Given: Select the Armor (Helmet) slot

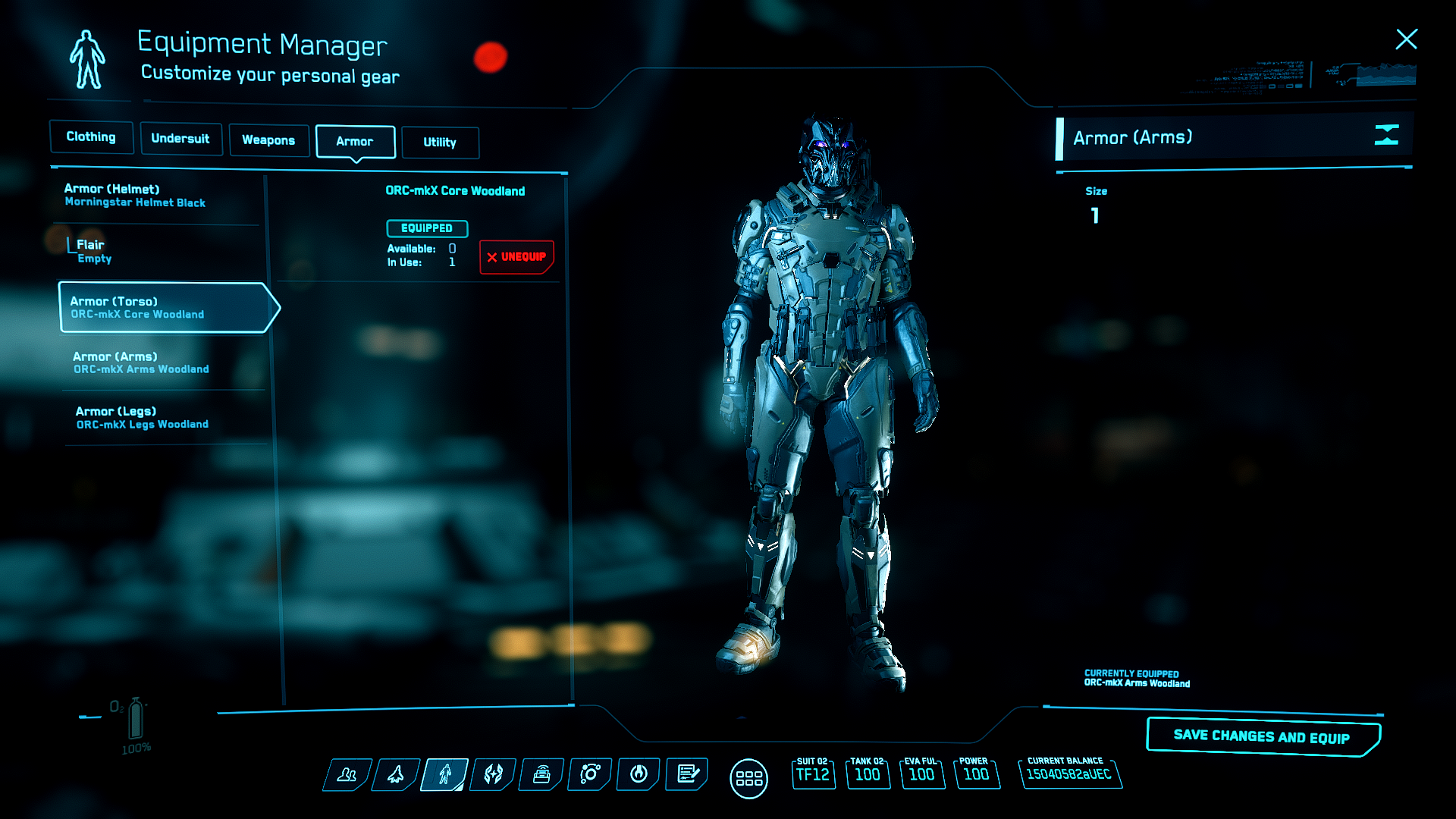Looking at the screenshot, I should (135, 196).
